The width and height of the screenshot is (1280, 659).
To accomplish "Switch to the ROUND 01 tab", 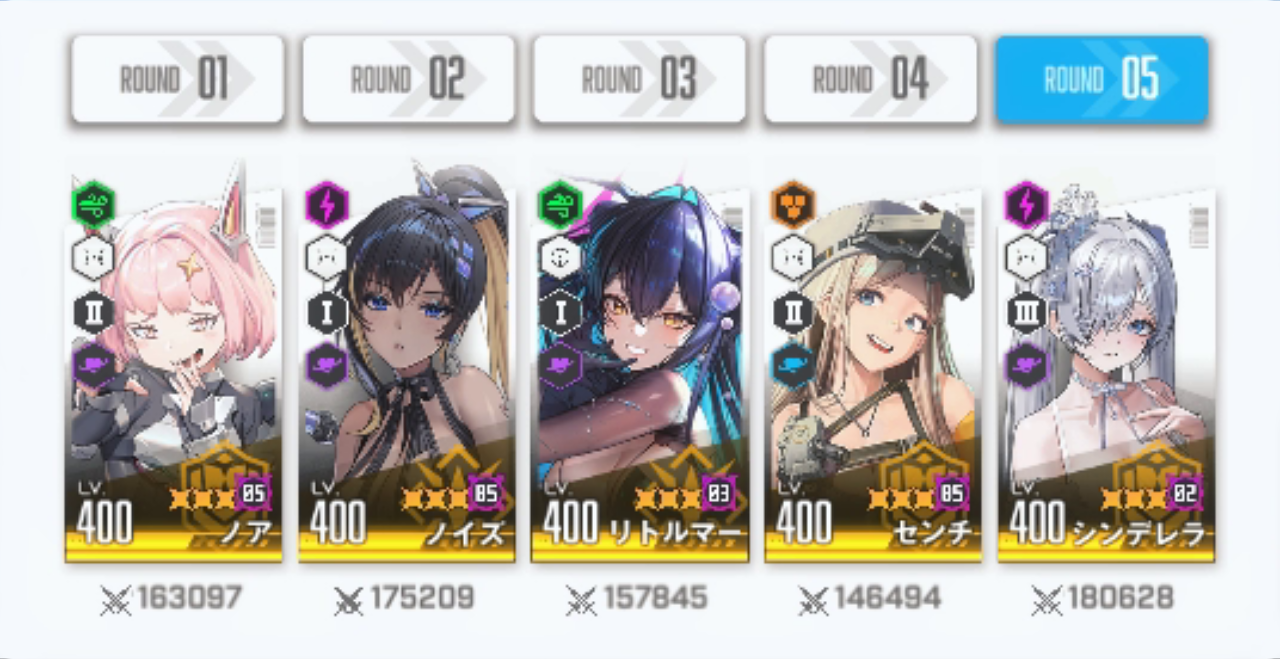I will pos(177,80).
